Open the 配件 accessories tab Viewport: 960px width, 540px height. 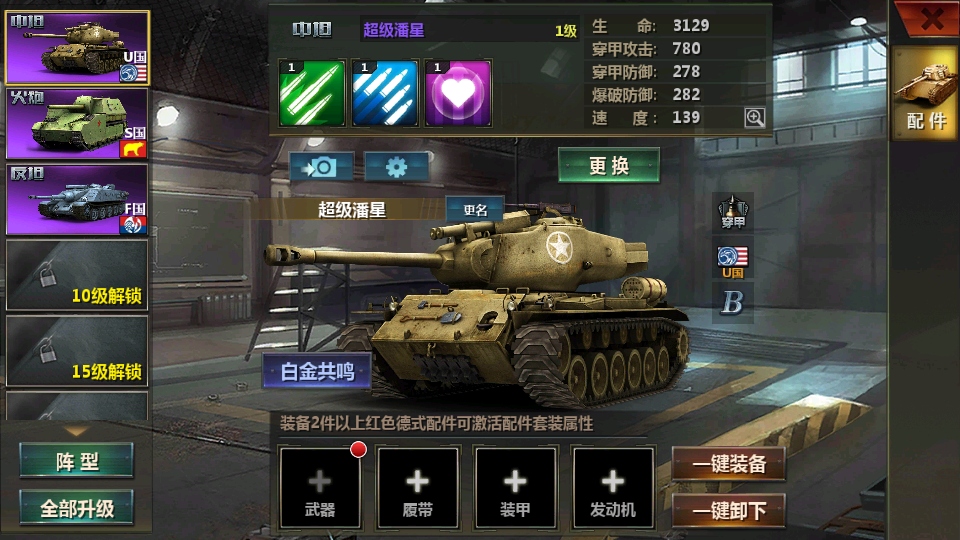926,93
